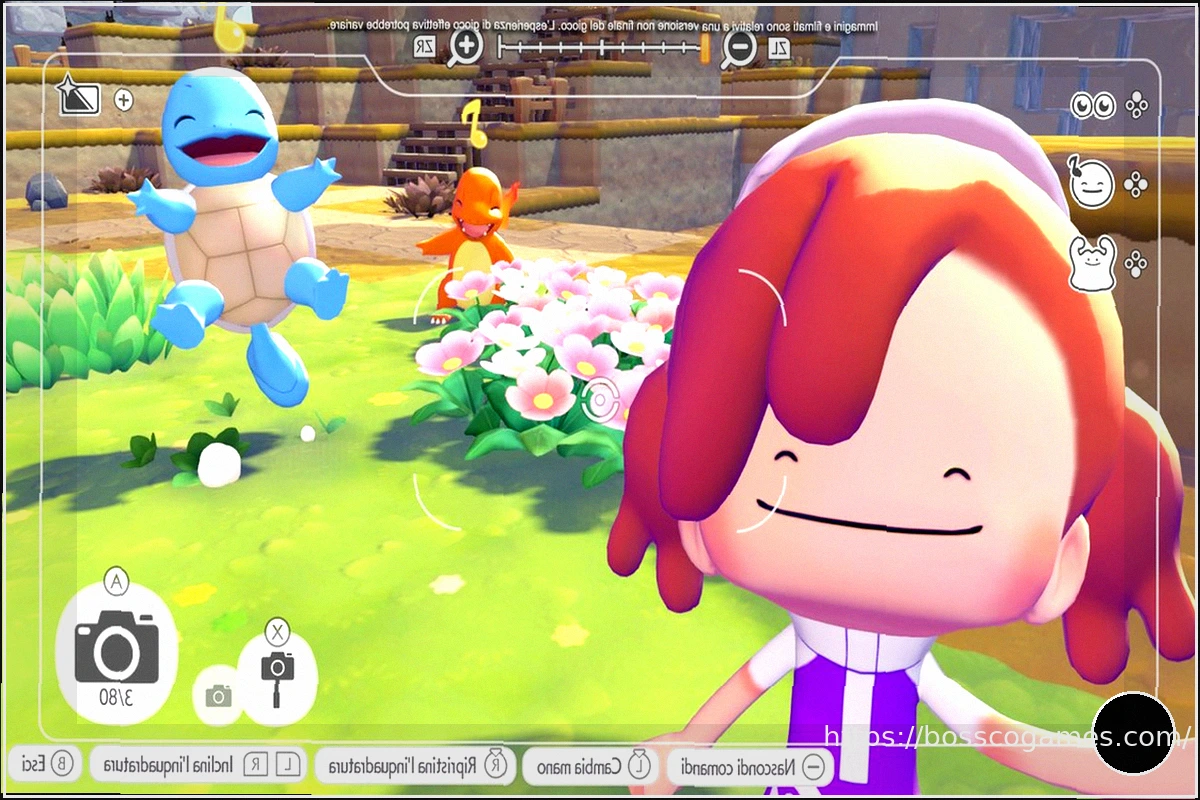This screenshot has height=800, width=1200.
Task: Switch to the selfie stick camera
Action: (x=277, y=678)
